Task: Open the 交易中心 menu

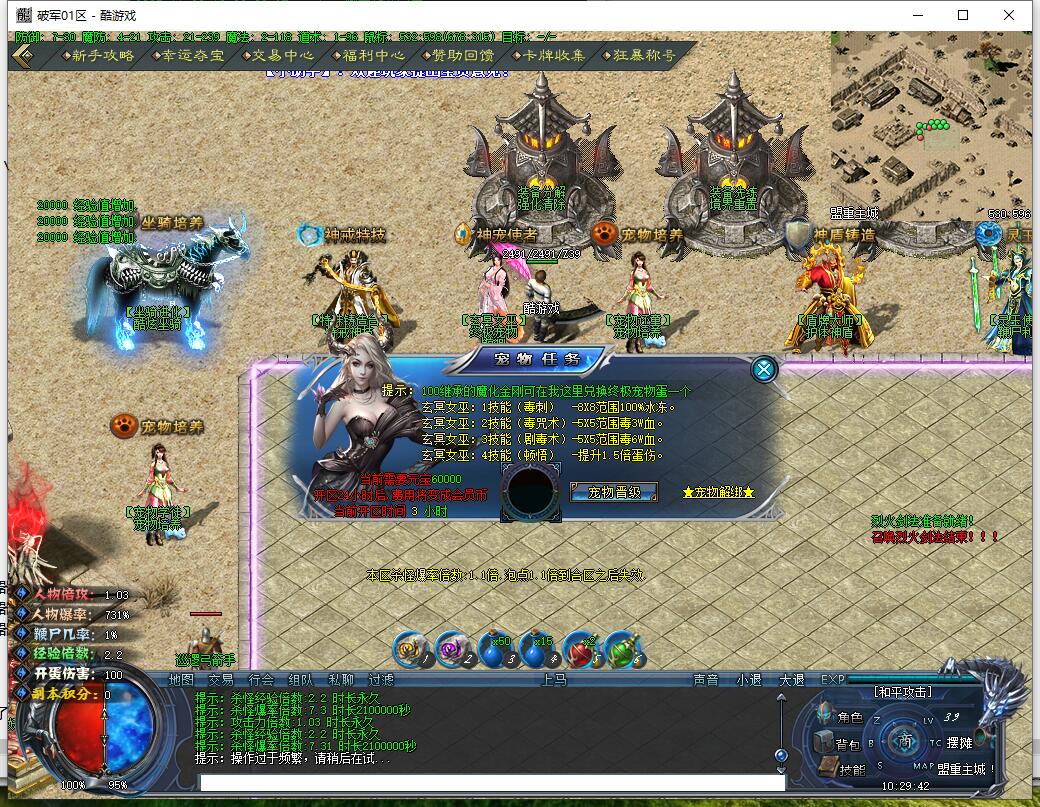Action: coord(277,56)
